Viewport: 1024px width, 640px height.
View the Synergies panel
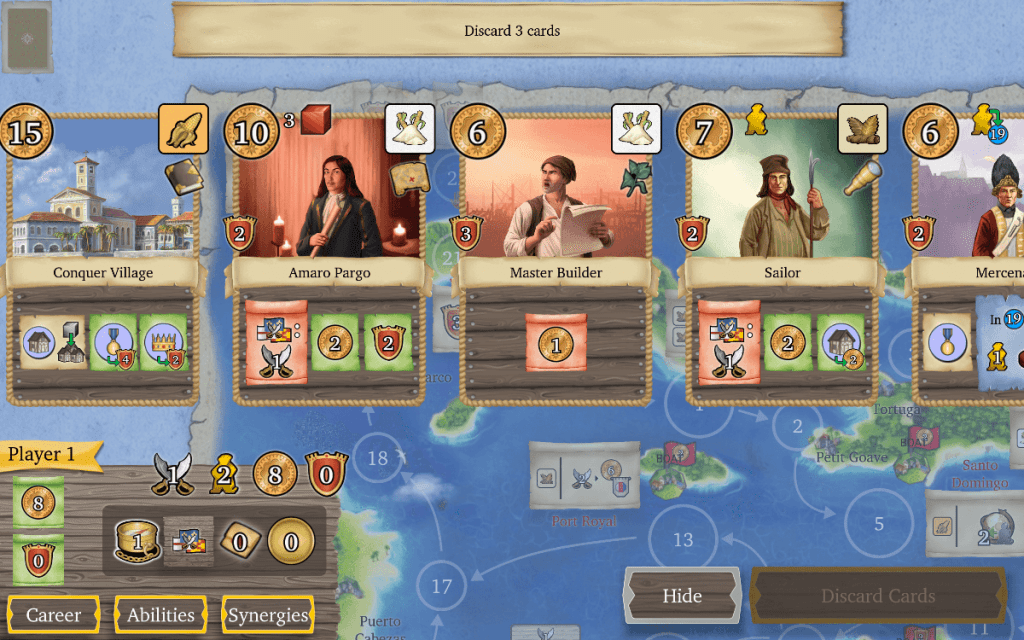[x=268, y=615]
